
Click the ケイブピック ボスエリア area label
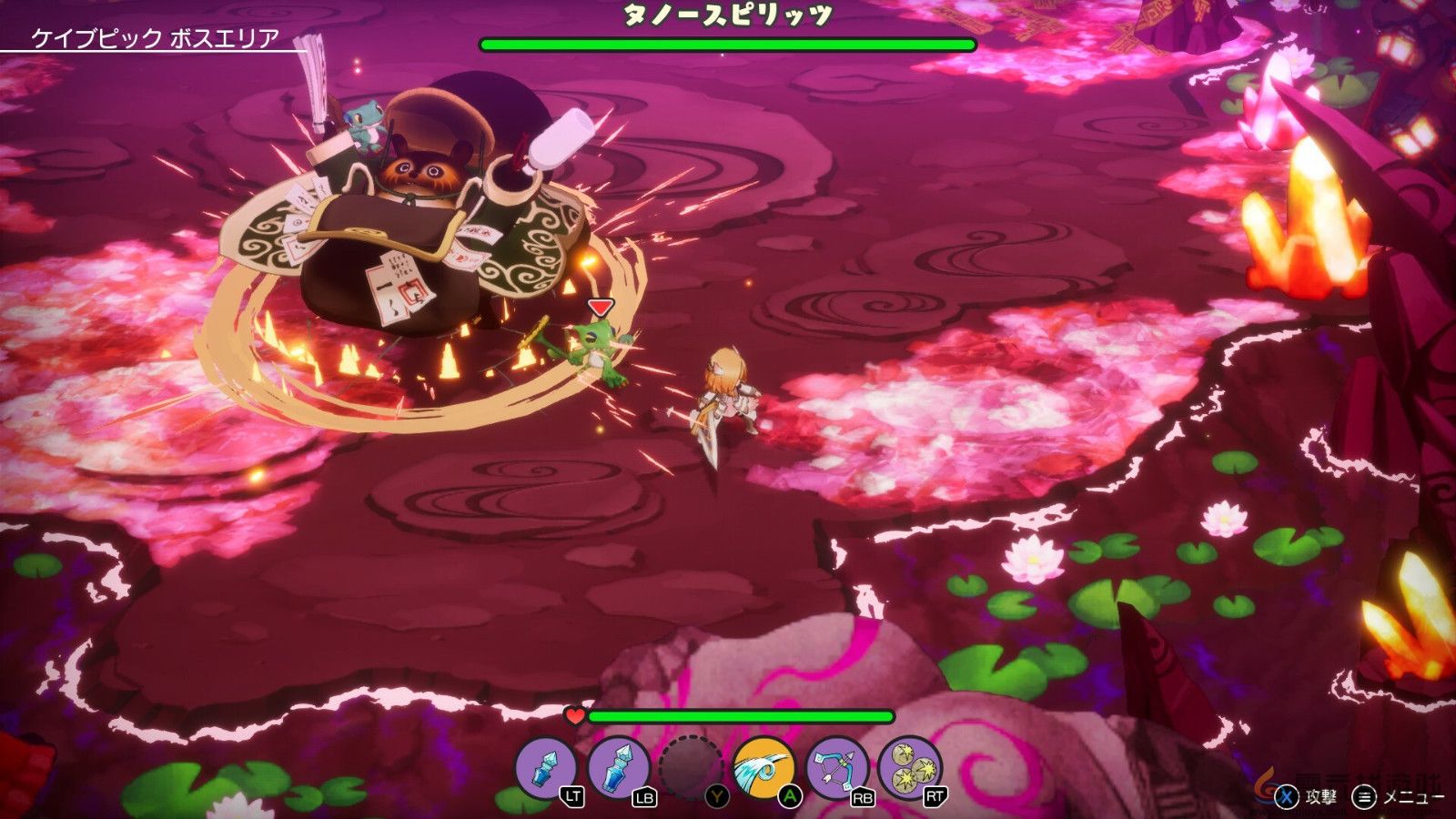pyautogui.click(x=153, y=36)
